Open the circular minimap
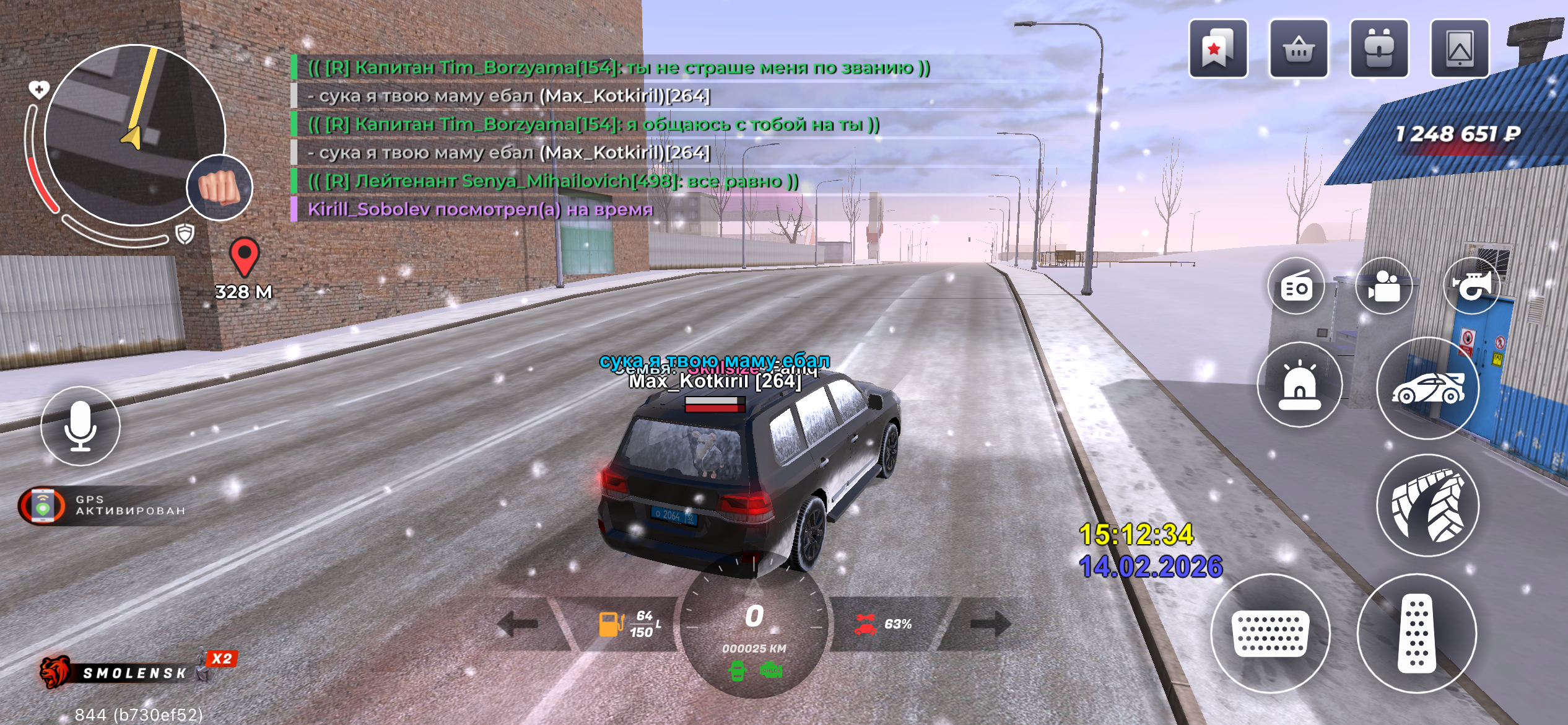Screen dimensions: 1568x725 tap(134, 134)
